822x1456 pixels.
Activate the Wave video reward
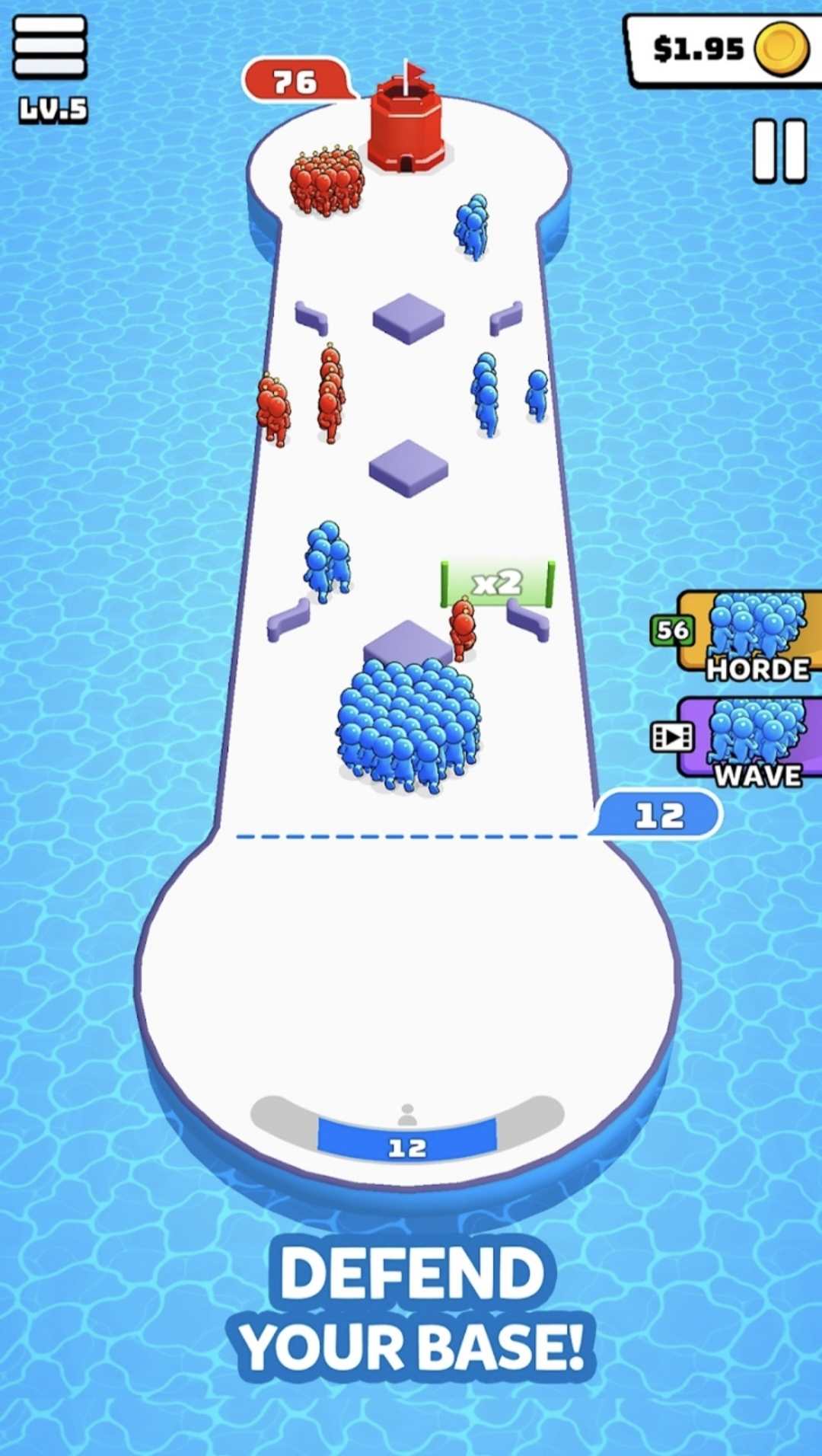pos(750,739)
